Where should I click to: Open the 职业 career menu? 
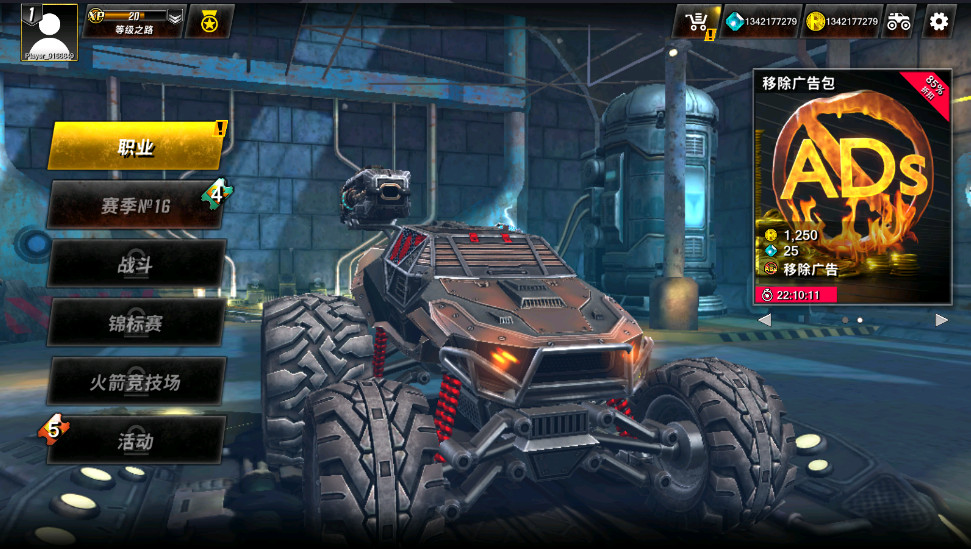pos(136,148)
